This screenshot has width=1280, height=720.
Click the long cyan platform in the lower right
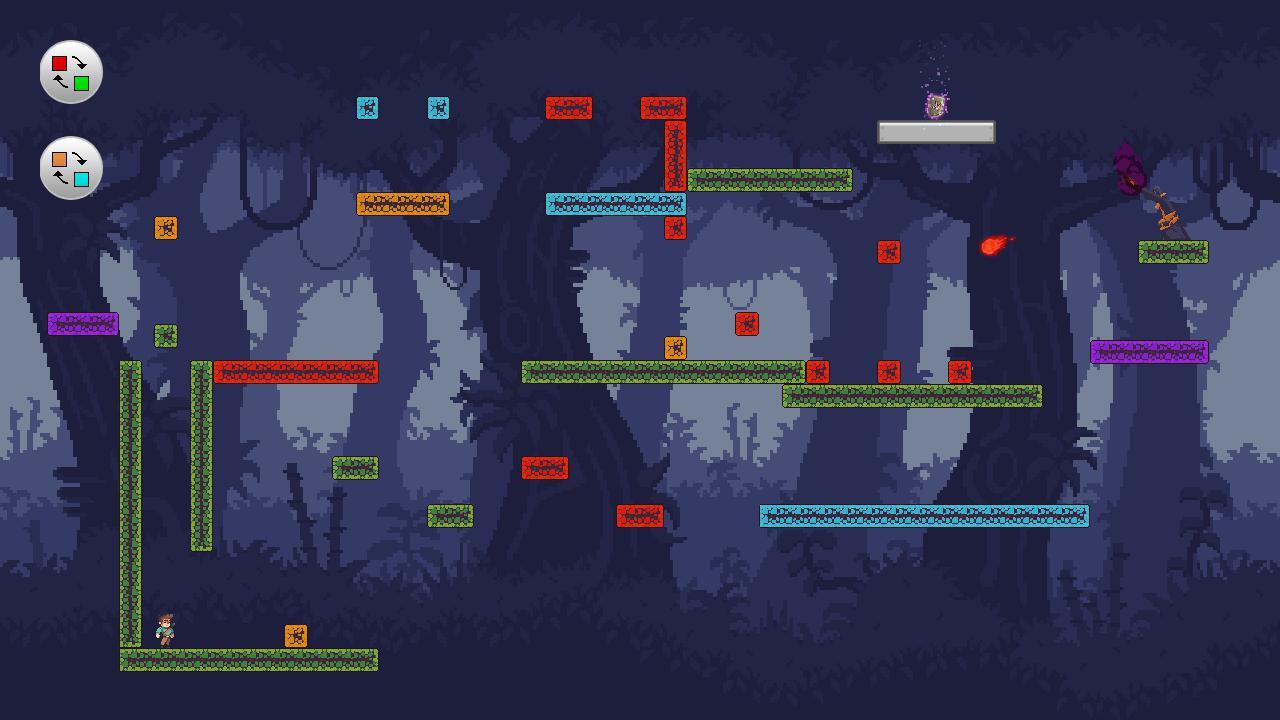[x=923, y=517]
